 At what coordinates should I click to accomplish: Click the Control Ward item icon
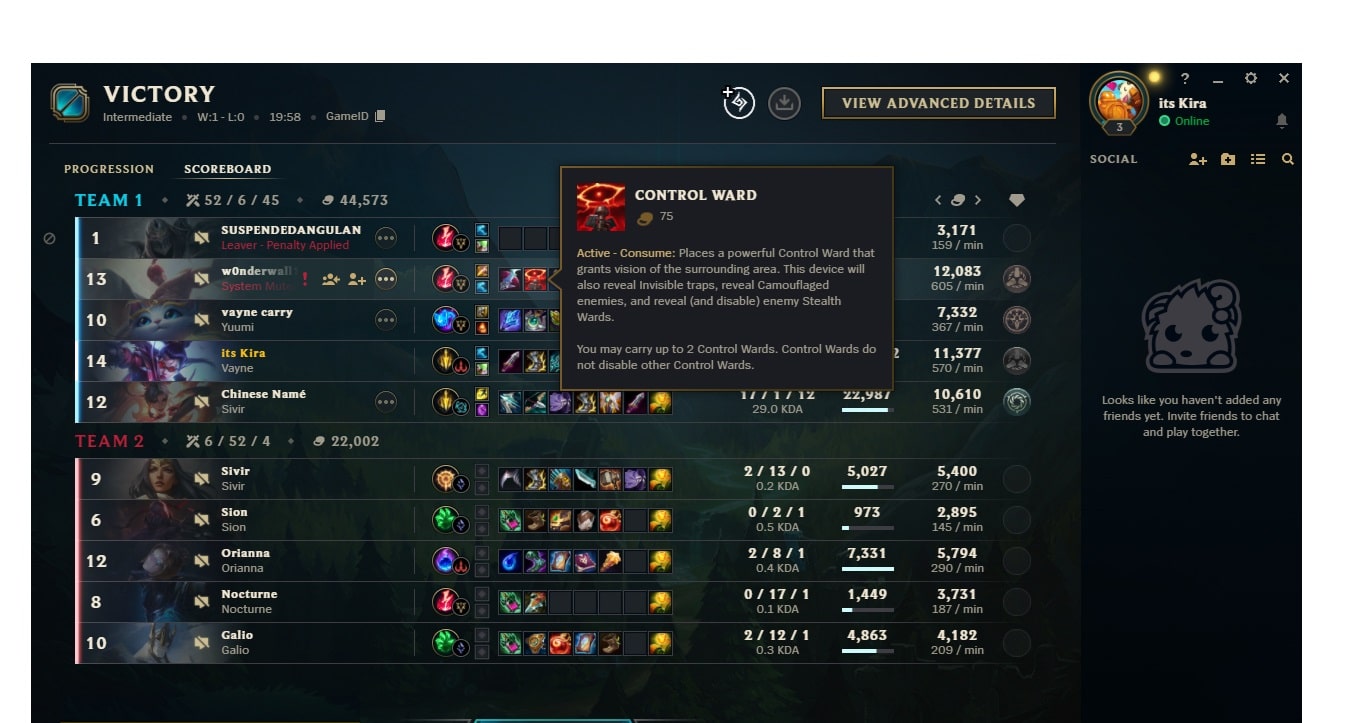point(536,279)
